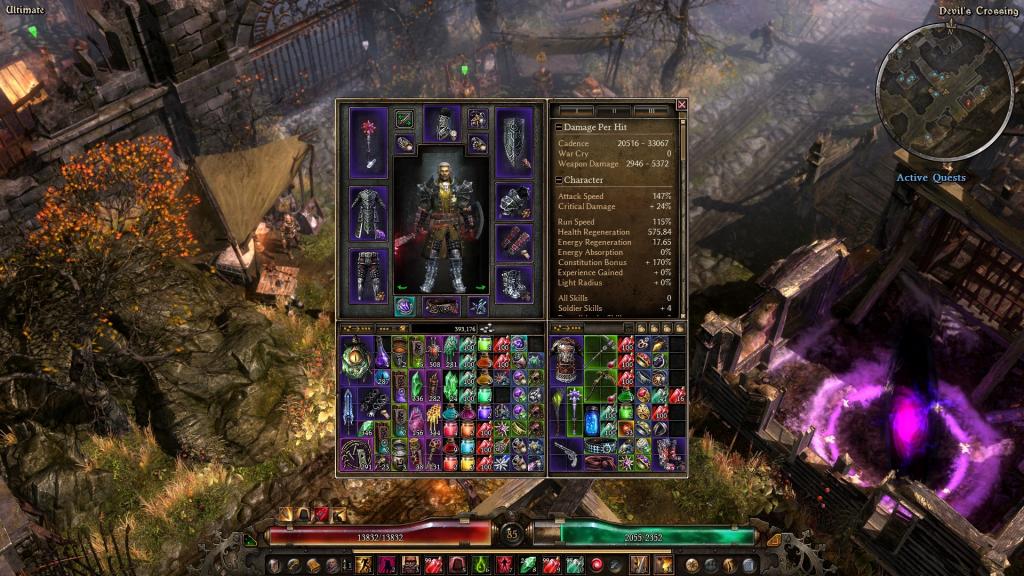Collapse the Damage Per Hit section
Image resolution: width=1024 pixels, height=576 pixels.
(559, 128)
